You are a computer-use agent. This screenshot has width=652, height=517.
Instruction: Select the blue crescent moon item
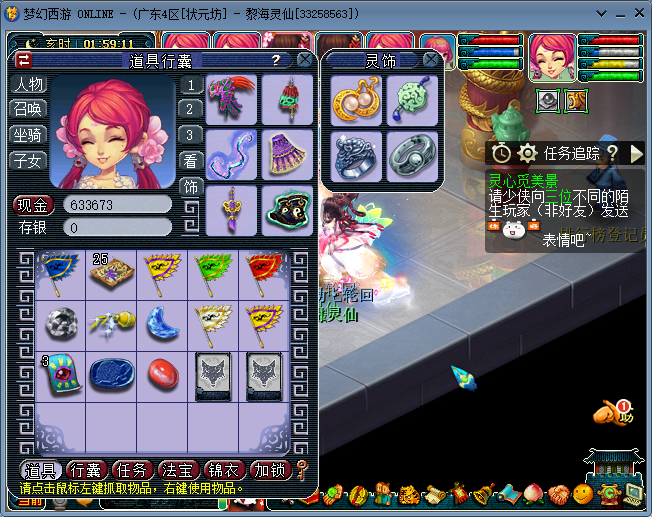pyautogui.click(x=162, y=322)
